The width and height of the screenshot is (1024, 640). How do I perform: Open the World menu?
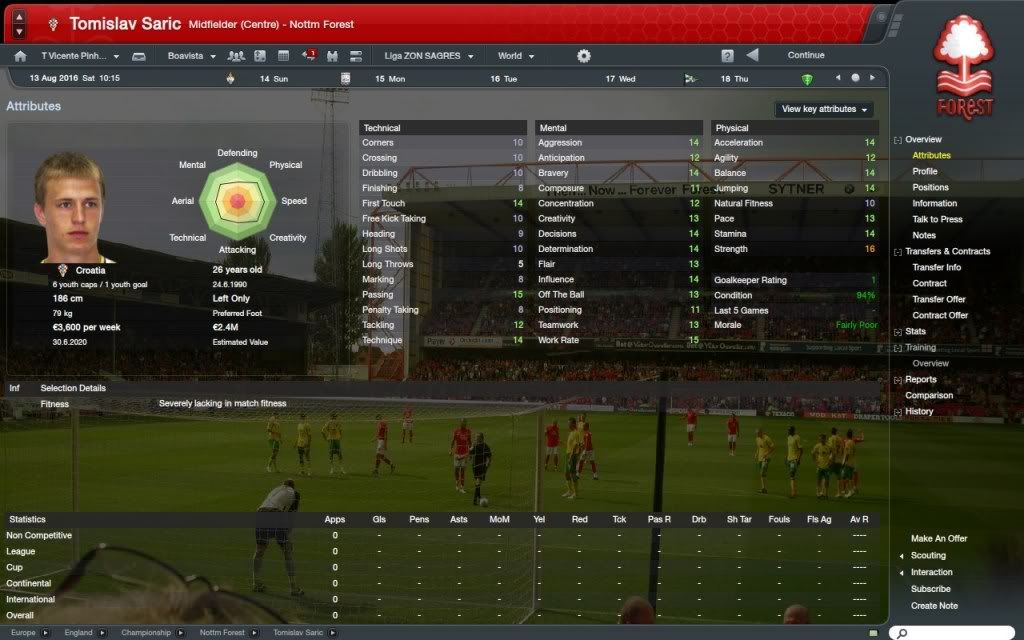coord(516,56)
